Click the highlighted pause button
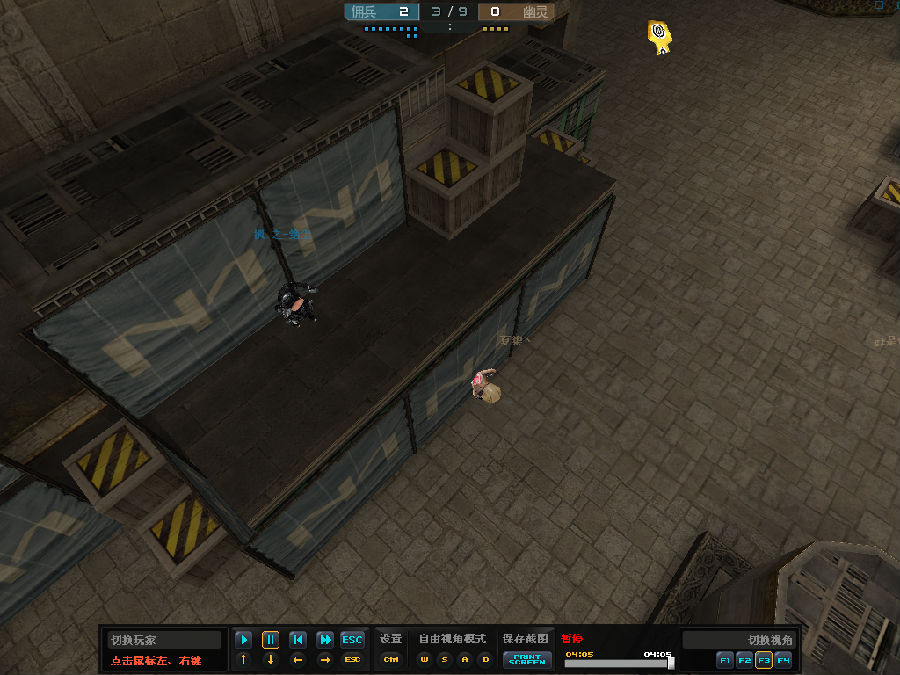Image resolution: width=900 pixels, height=675 pixels. (x=270, y=639)
